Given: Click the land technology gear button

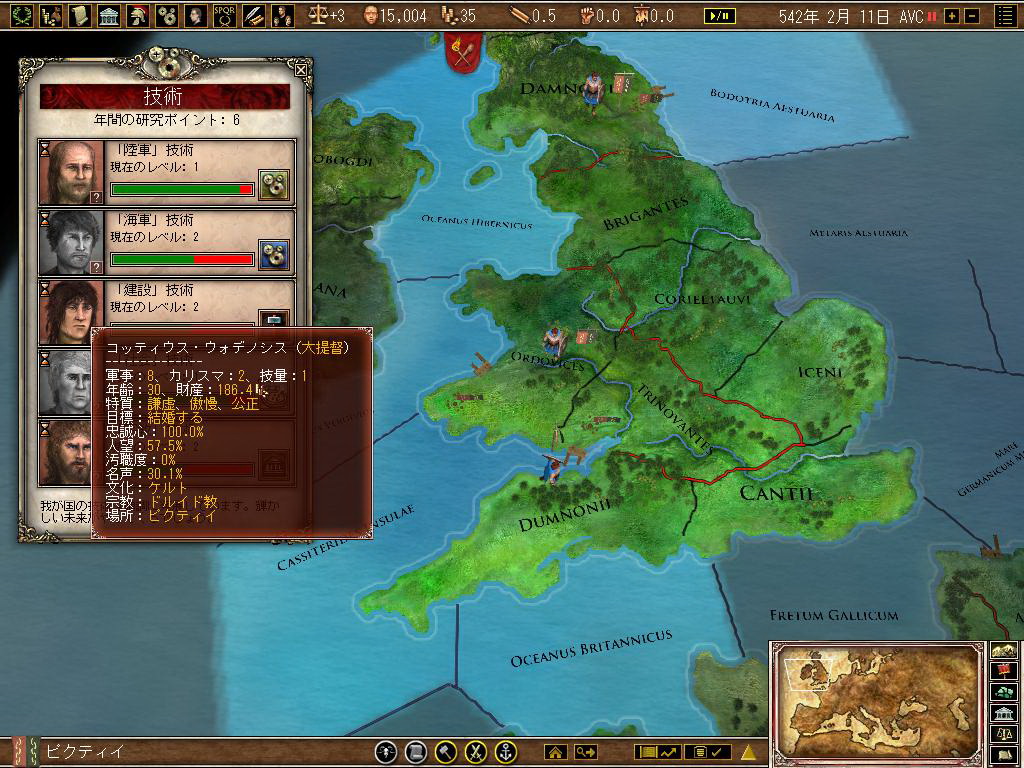Looking at the screenshot, I should coord(273,185).
